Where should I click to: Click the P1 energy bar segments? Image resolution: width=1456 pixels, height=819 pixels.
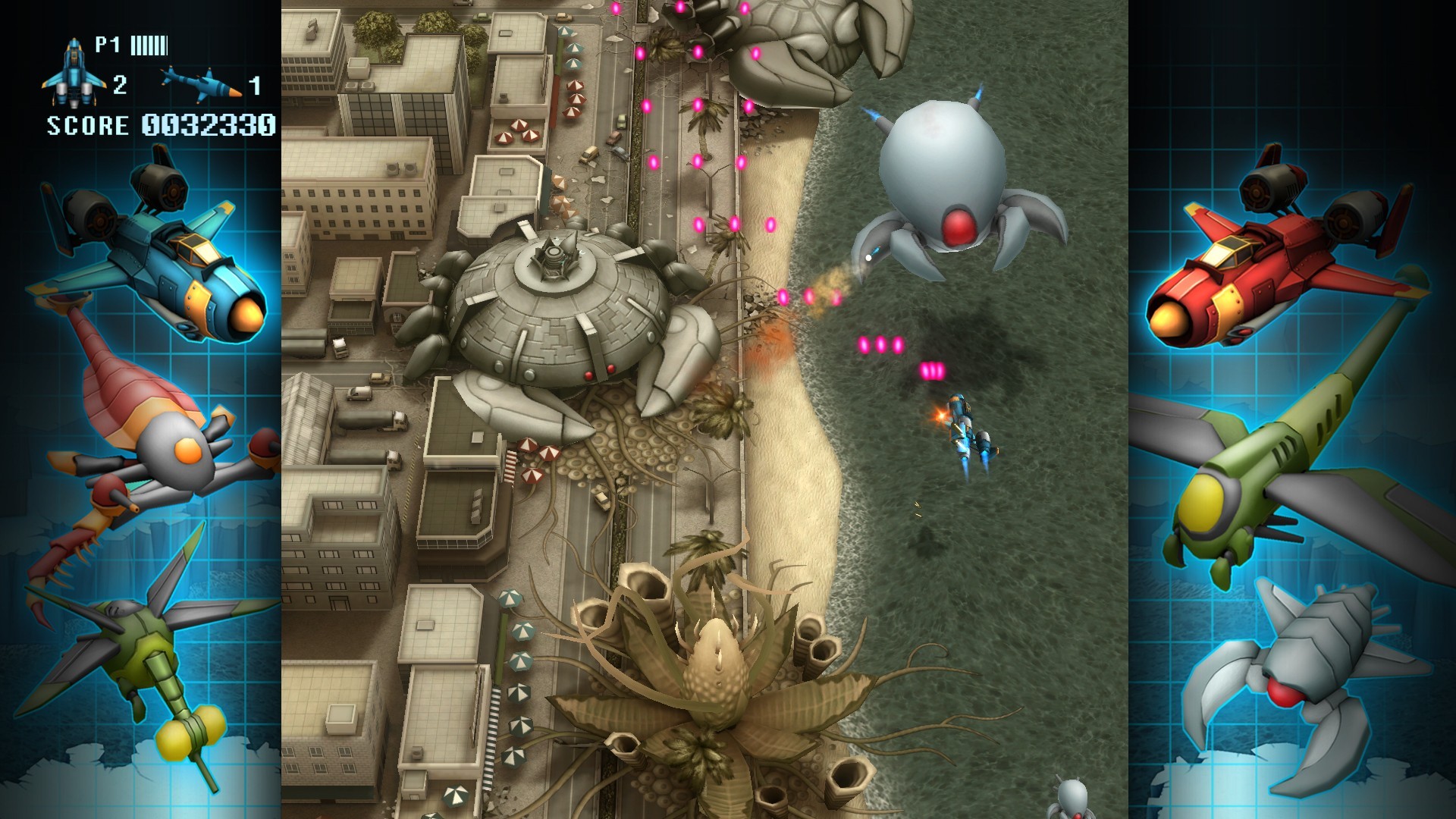pyautogui.click(x=150, y=45)
